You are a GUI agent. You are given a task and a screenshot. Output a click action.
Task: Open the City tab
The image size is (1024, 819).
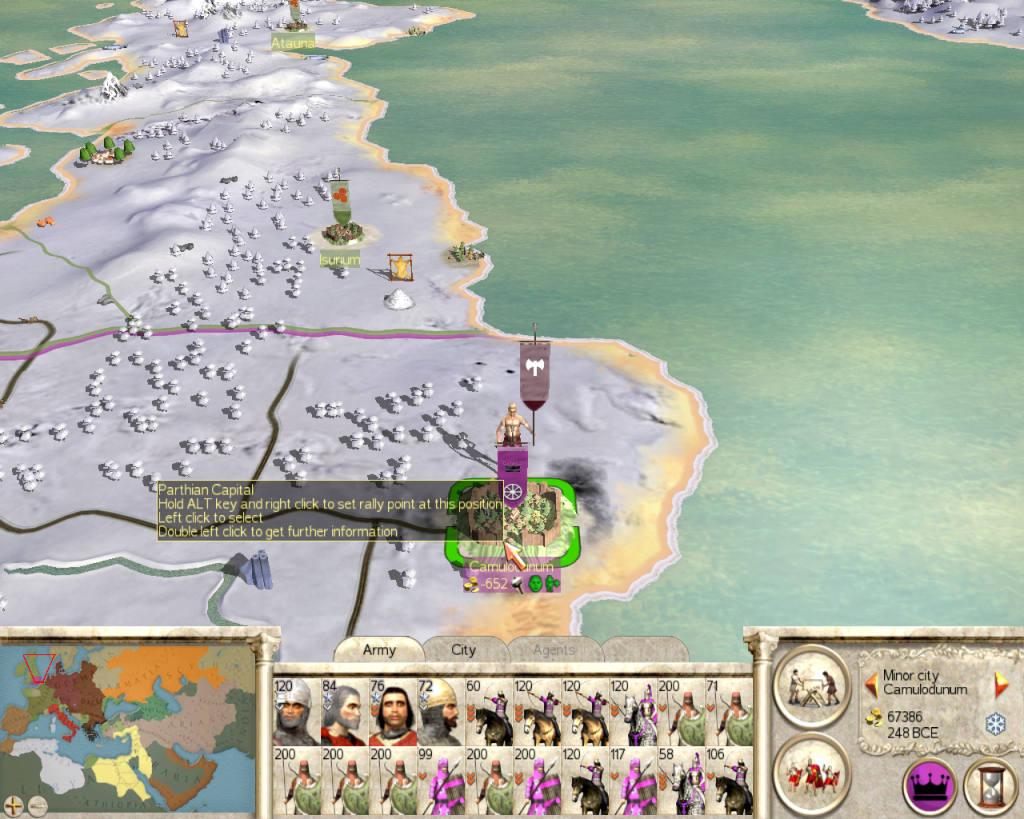pos(464,650)
